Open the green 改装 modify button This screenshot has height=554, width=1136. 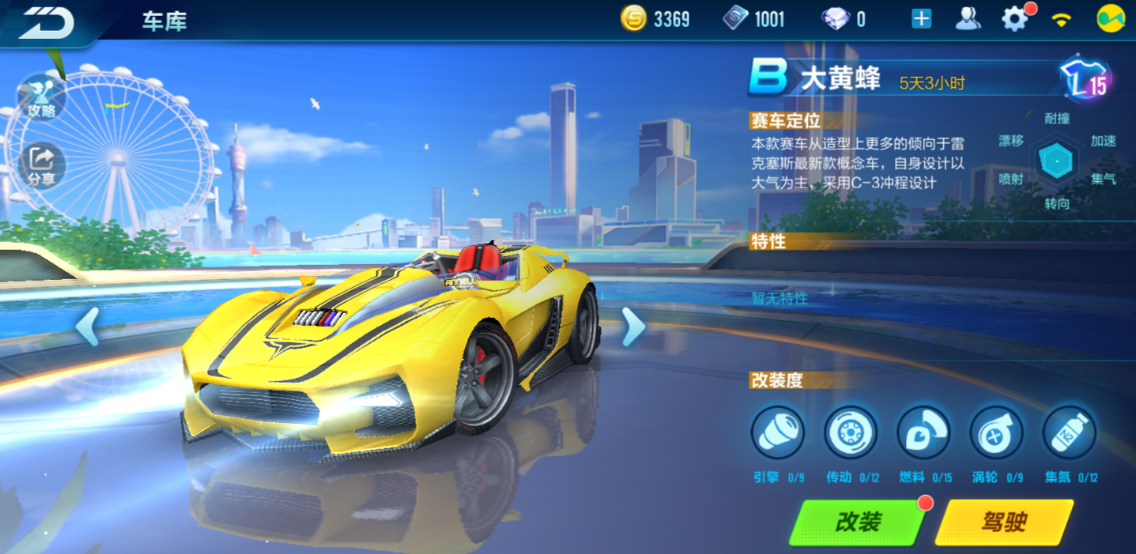(x=858, y=521)
